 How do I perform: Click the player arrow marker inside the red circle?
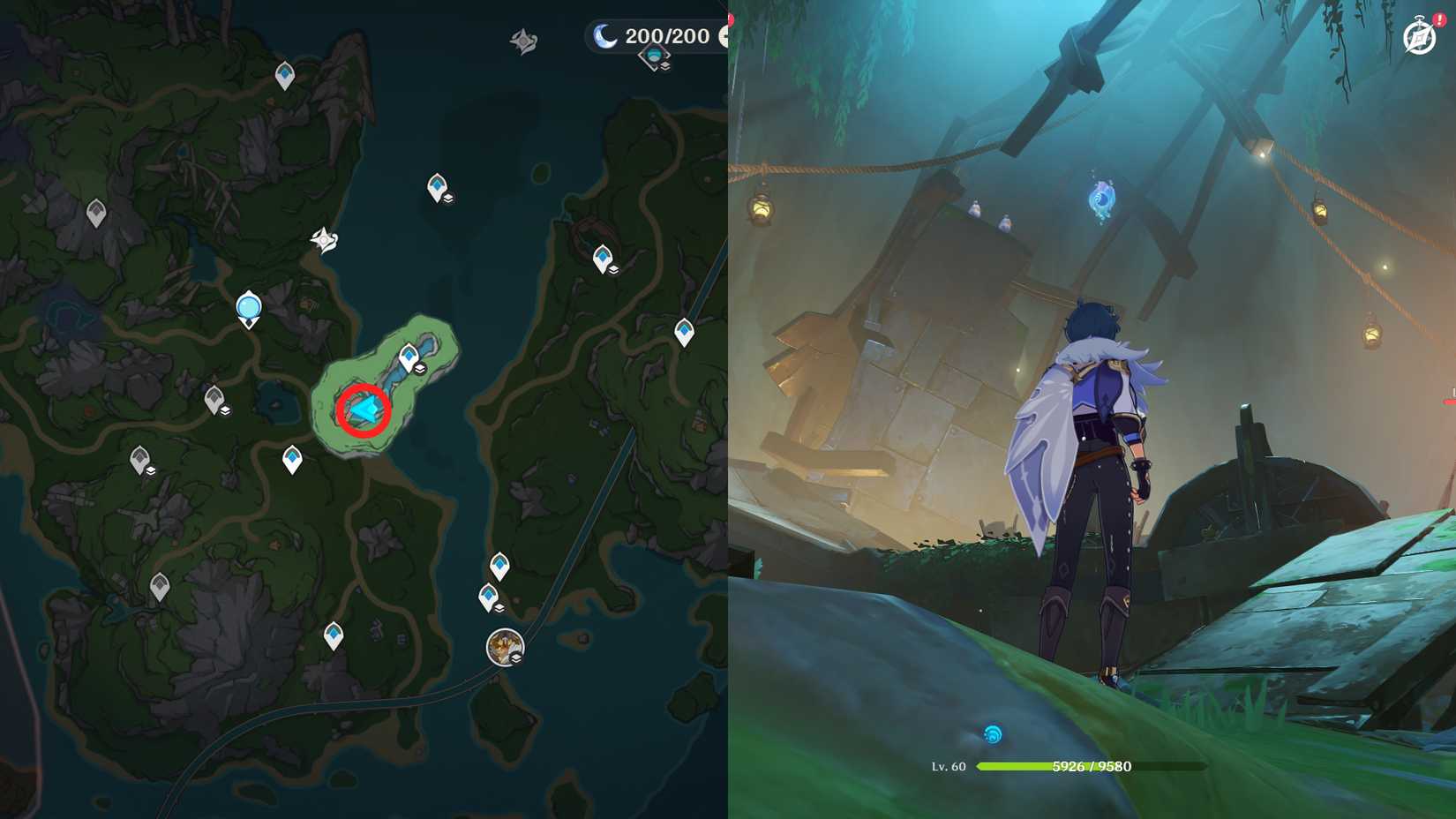[x=363, y=409]
